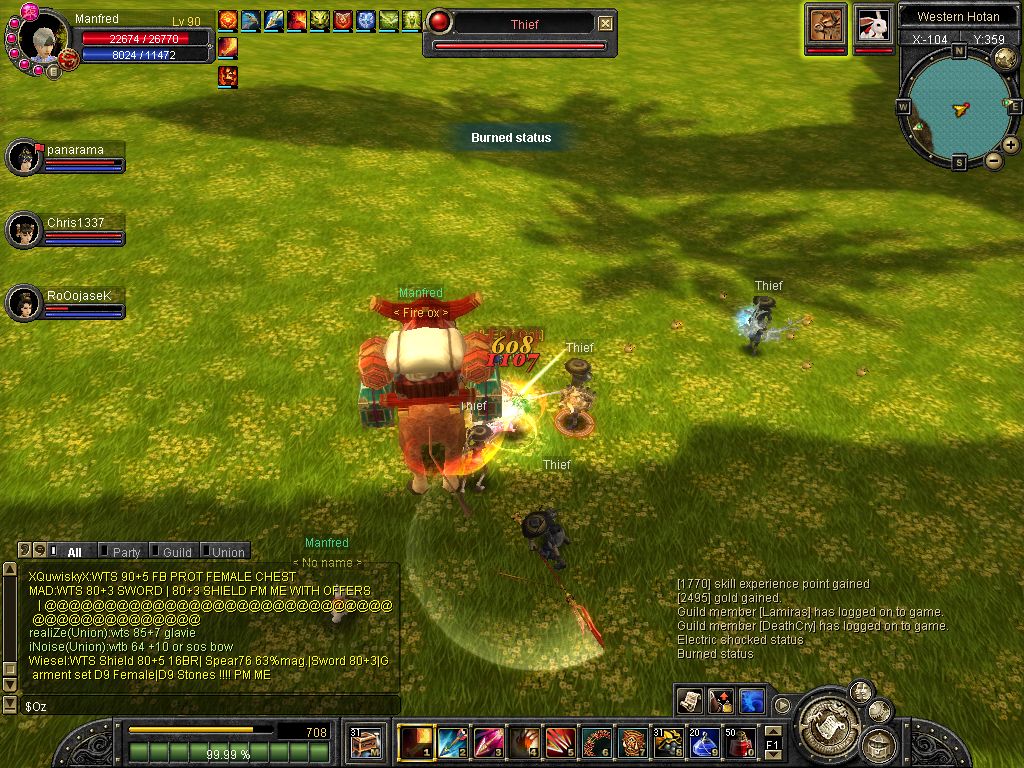
Task: Select the horse transport pet portrait
Action: click(827, 24)
